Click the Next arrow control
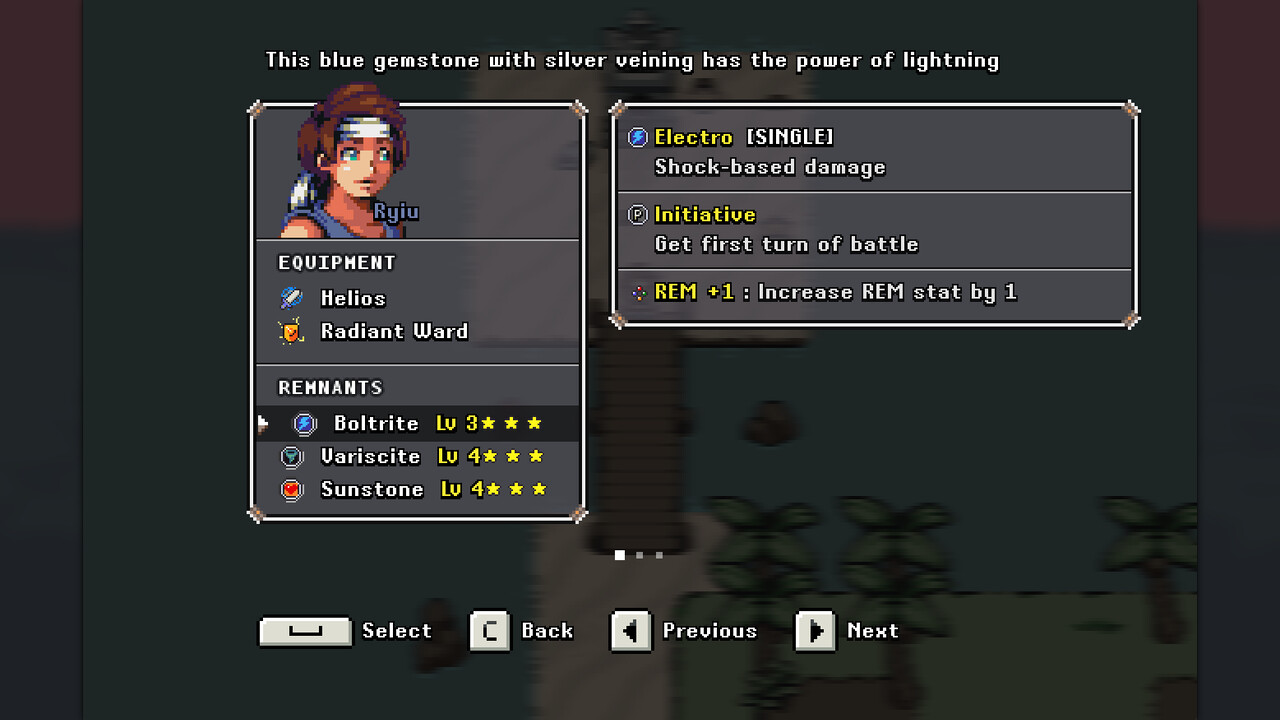This screenshot has width=1280, height=720. click(816, 631)
